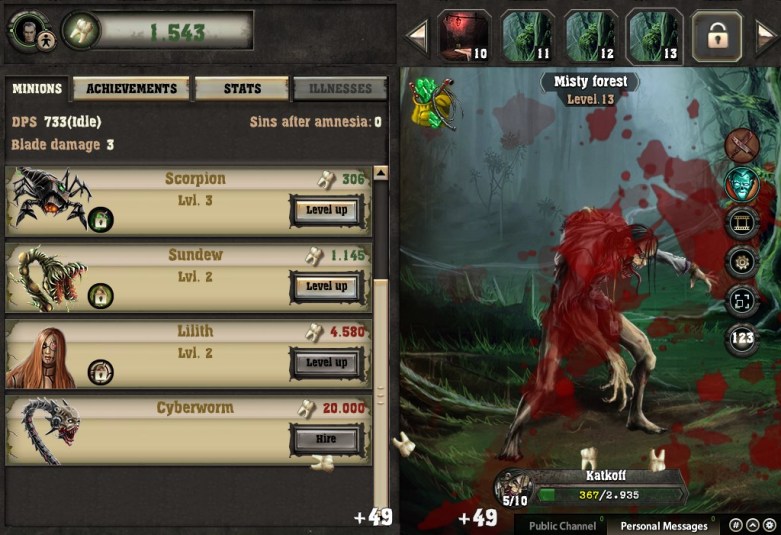
Task: Go to level 10 thumbnail
Action: [466, 36]
